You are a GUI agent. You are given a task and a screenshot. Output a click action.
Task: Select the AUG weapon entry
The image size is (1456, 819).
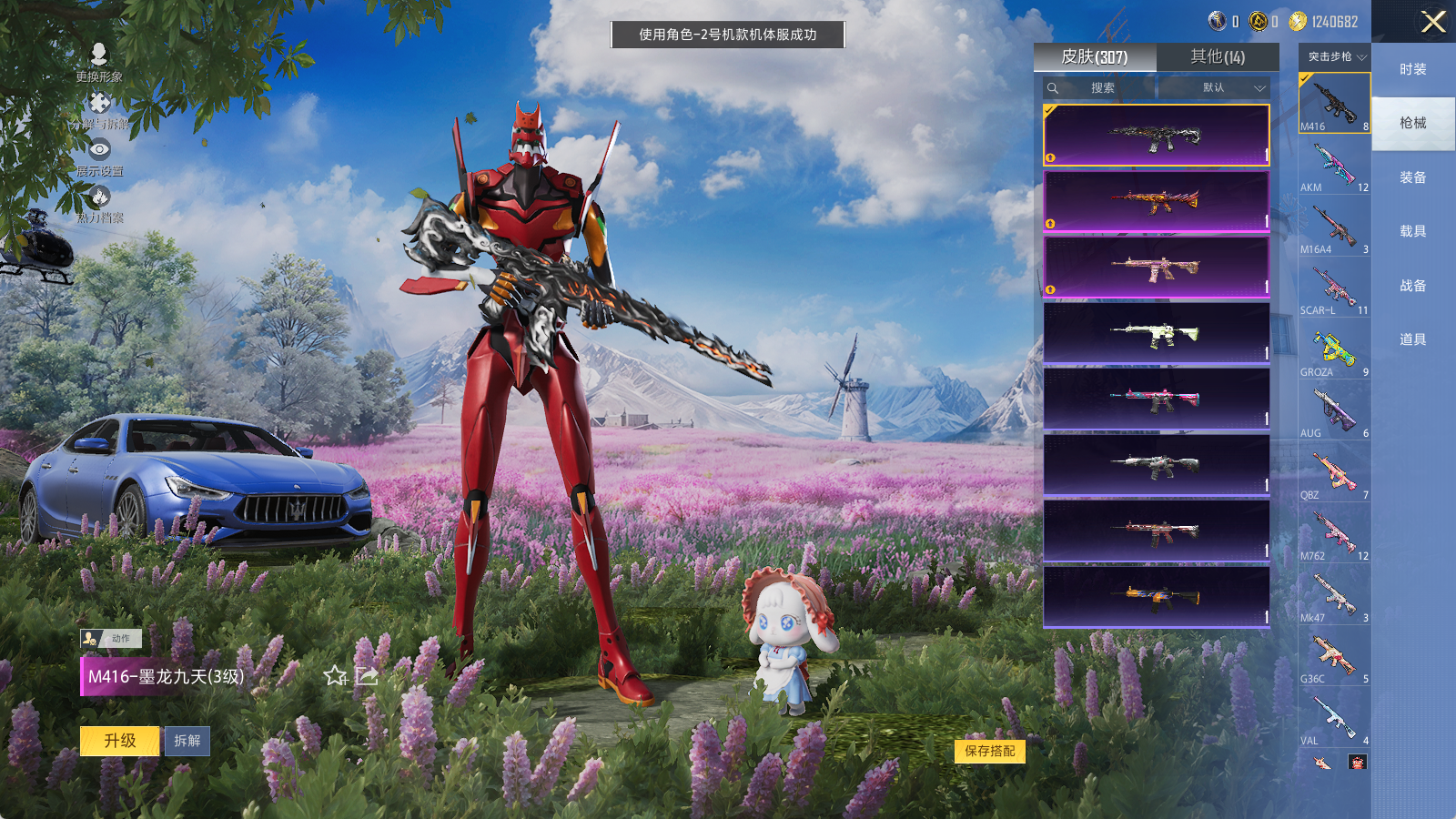(x=1334, y=411)
